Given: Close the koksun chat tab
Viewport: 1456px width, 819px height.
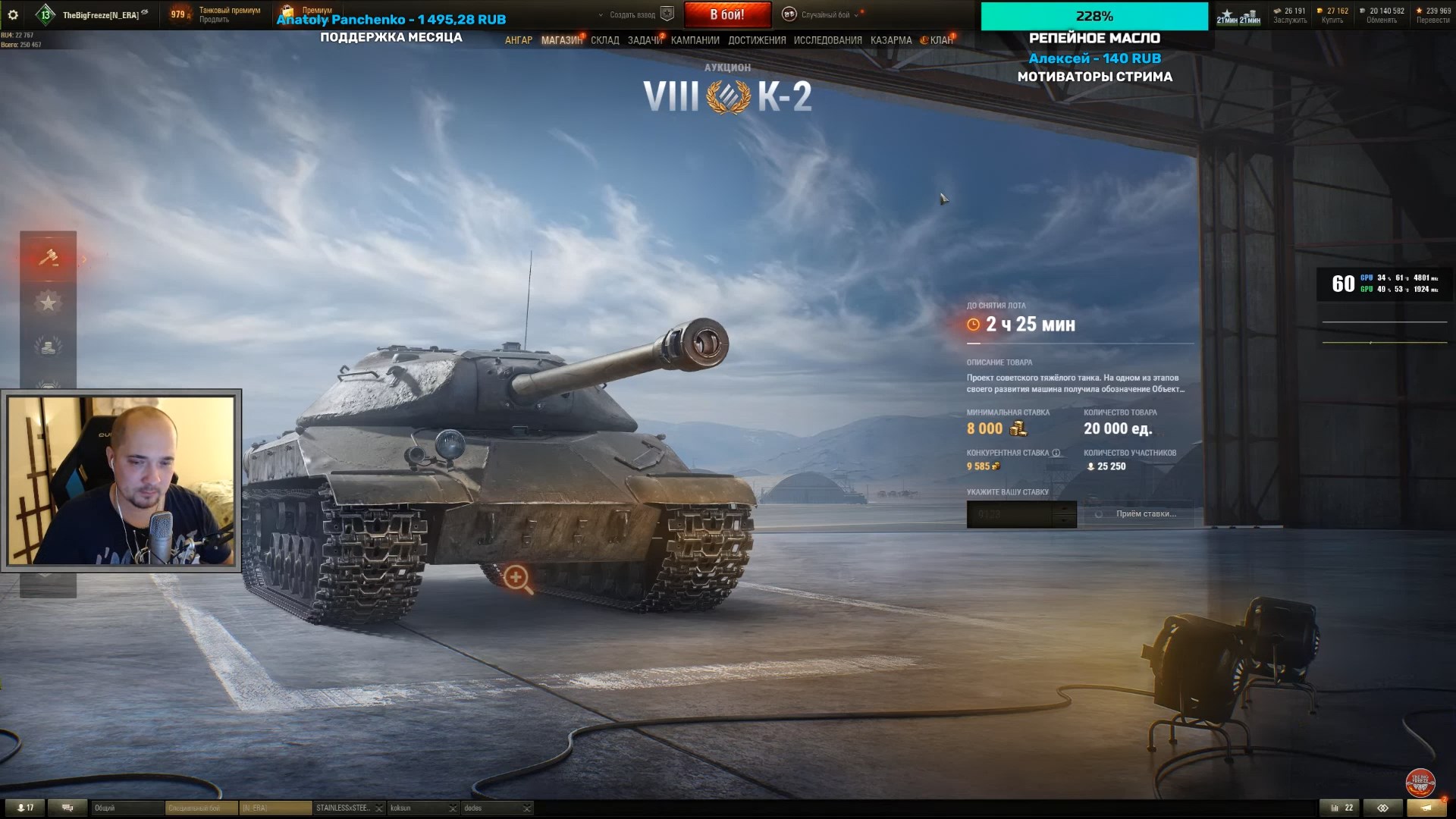Looking at the screenshot, I should (x=452, y=808).
